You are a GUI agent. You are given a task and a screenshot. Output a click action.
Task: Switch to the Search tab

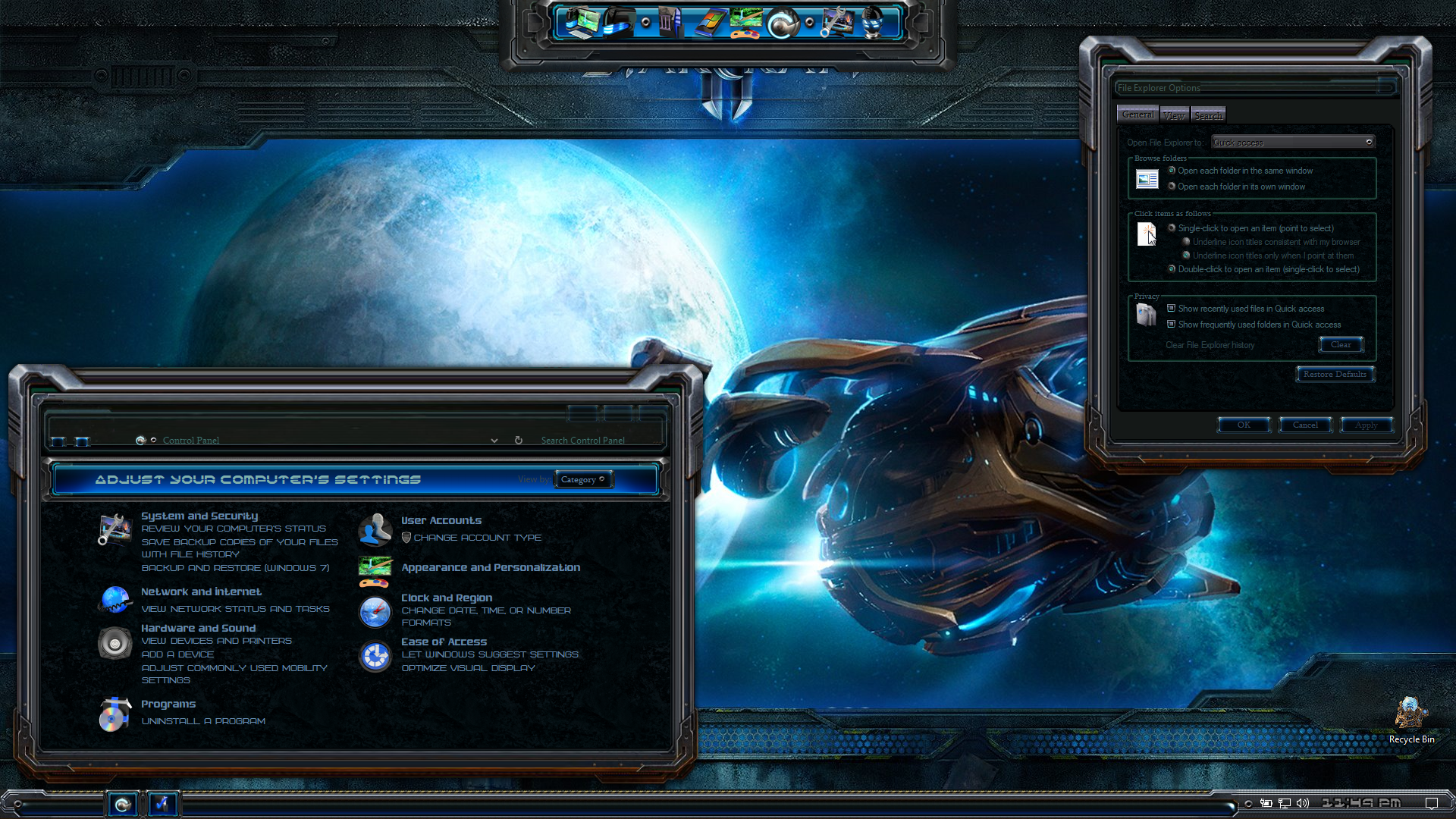click(1208, 115)
